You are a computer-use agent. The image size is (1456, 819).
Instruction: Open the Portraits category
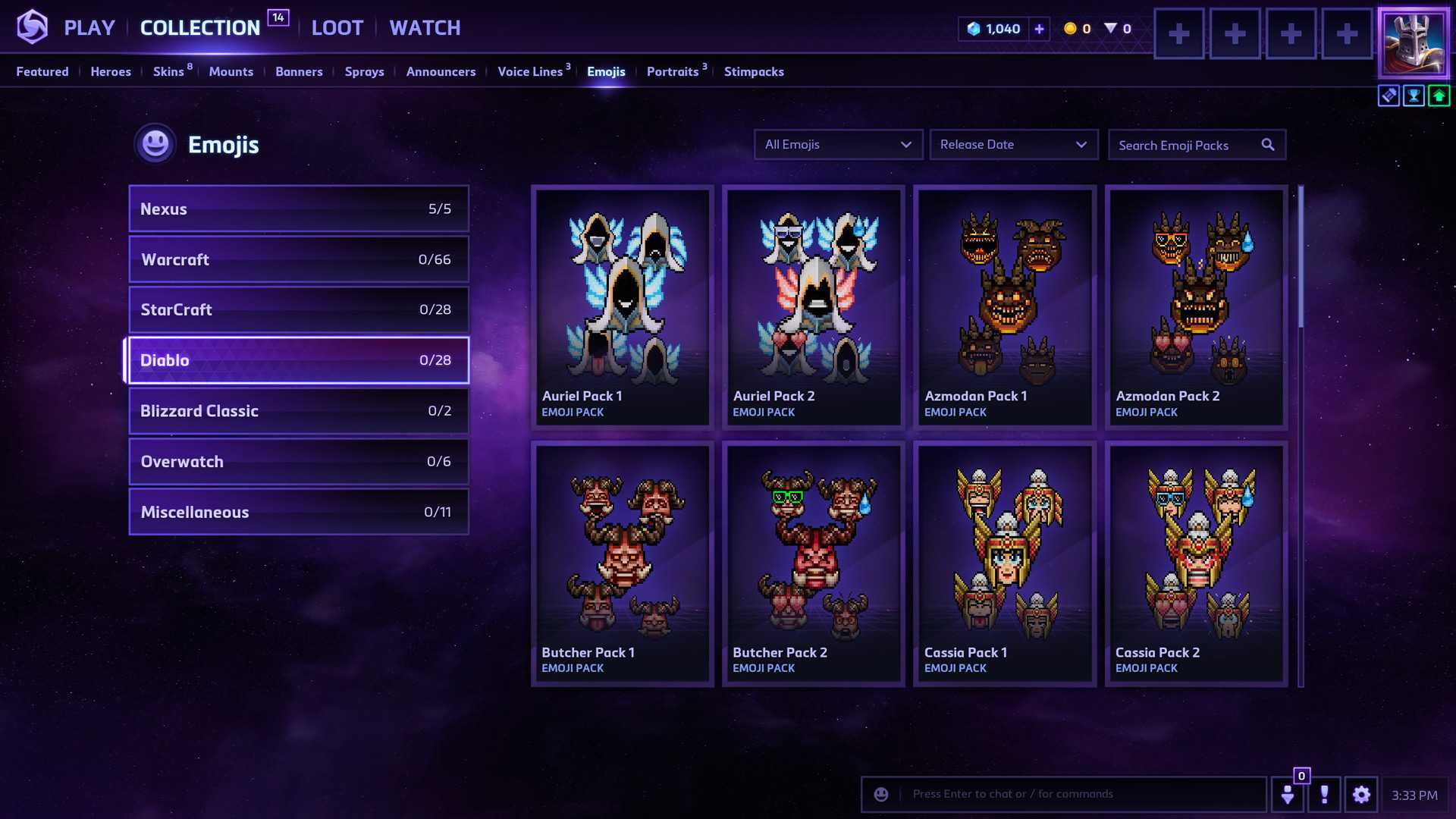click(673, 71)
